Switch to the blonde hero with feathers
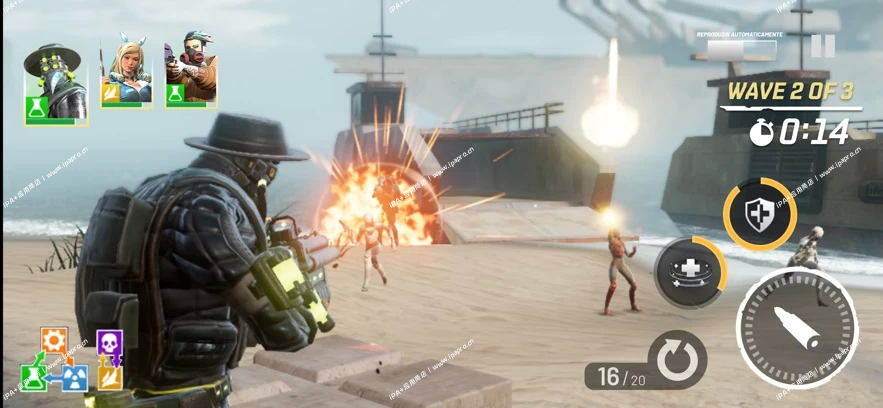The width and height of the screenshot is (883, 408). pos(127,73)
